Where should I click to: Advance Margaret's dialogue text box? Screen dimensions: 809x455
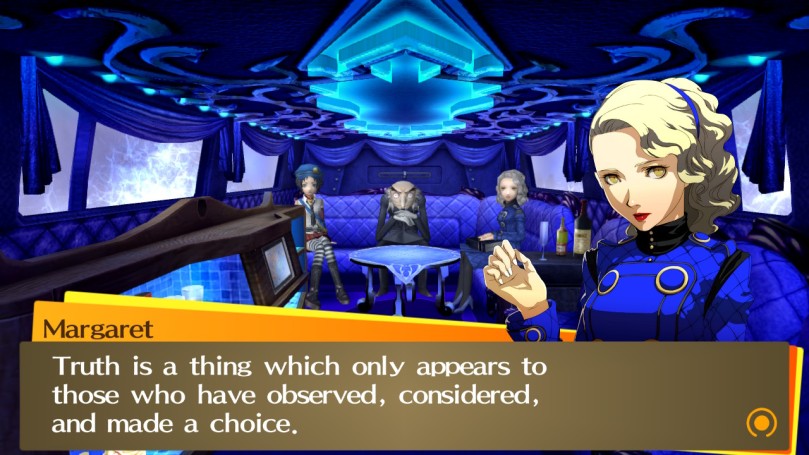pyautogui.click(x=400, y=393)
